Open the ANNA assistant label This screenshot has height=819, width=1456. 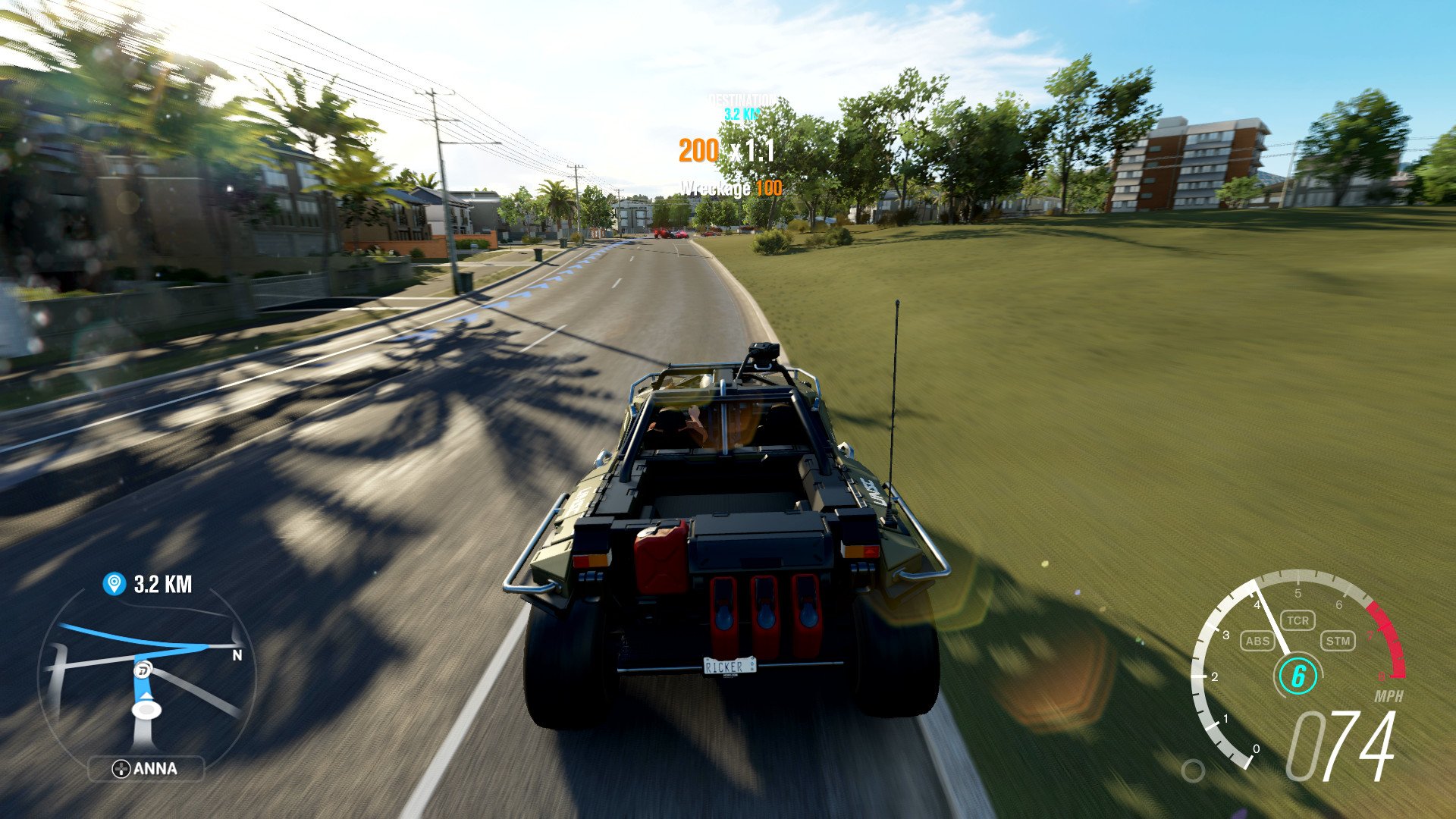pyautogui.click(x=146, y=769)
